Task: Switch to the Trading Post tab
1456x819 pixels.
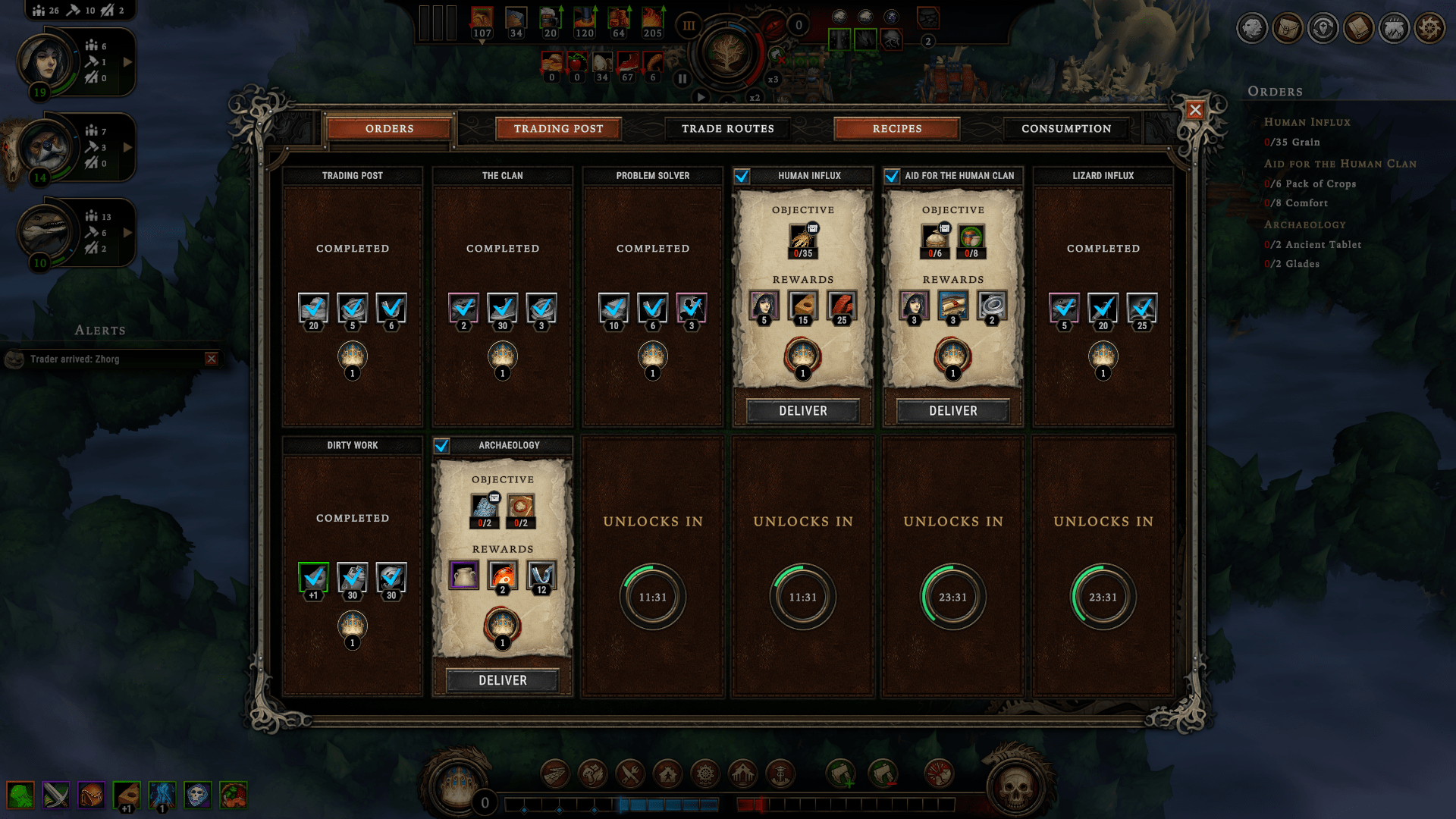Action: coord(558,129)
